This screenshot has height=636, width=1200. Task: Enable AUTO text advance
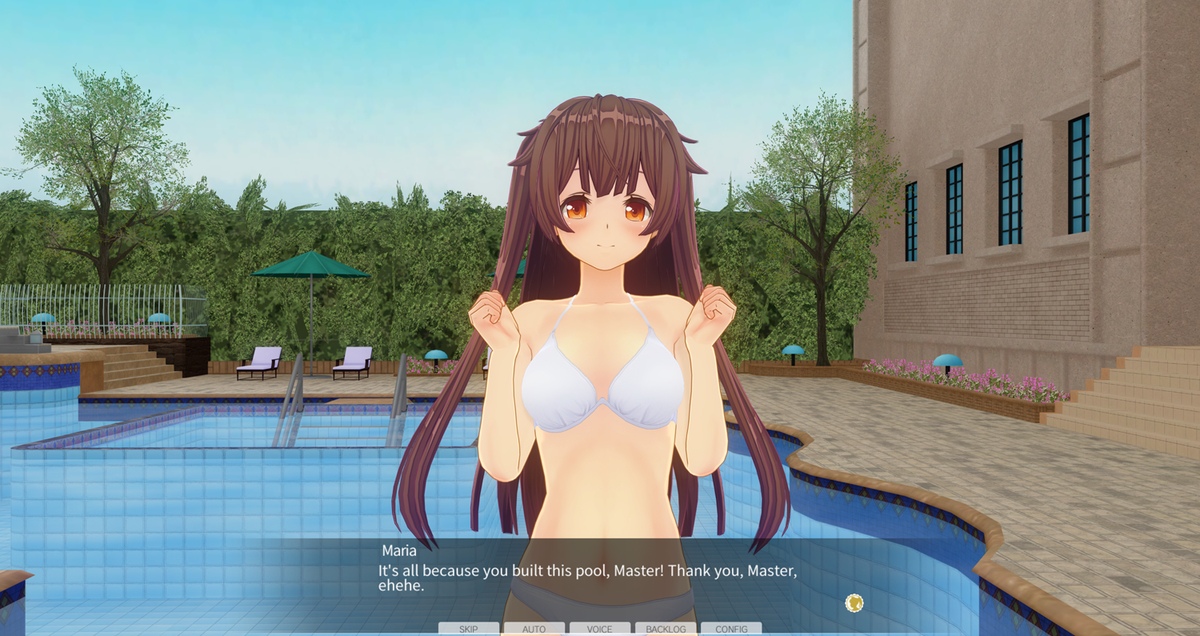pyautogui.click(x=534, y=629)
